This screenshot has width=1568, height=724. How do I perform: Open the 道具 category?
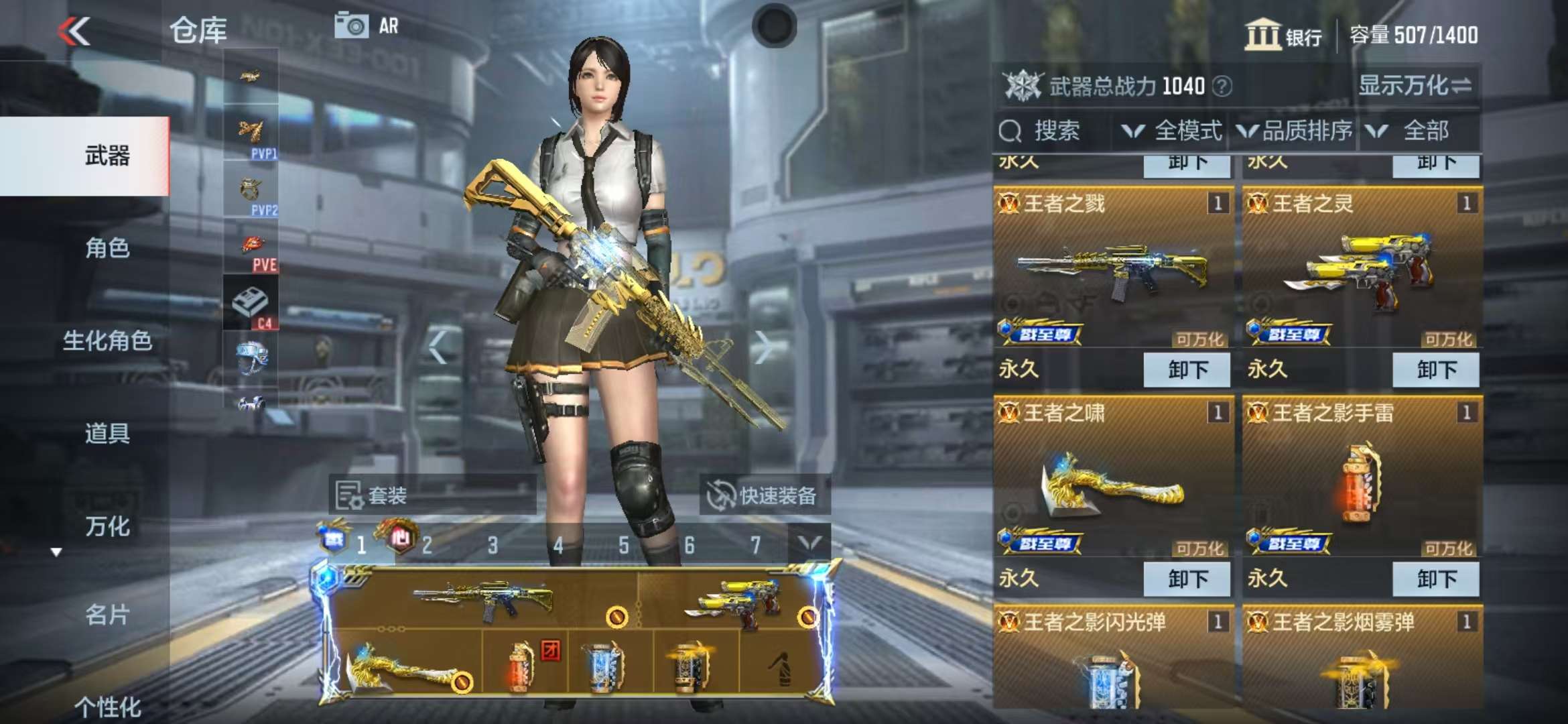click(107, 433)
